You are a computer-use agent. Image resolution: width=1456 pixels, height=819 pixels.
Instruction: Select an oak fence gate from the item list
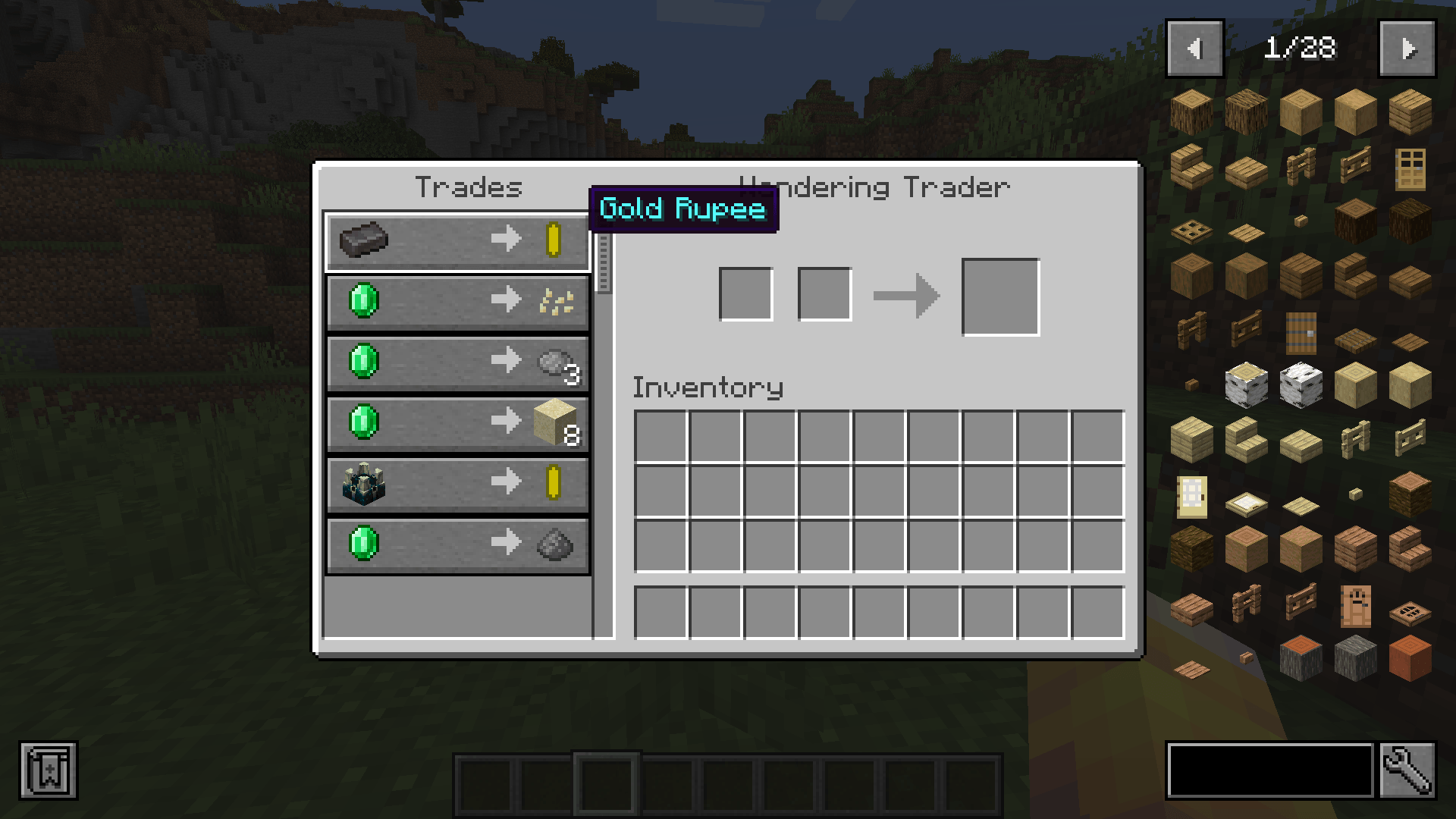click(x=1355, y=164)
